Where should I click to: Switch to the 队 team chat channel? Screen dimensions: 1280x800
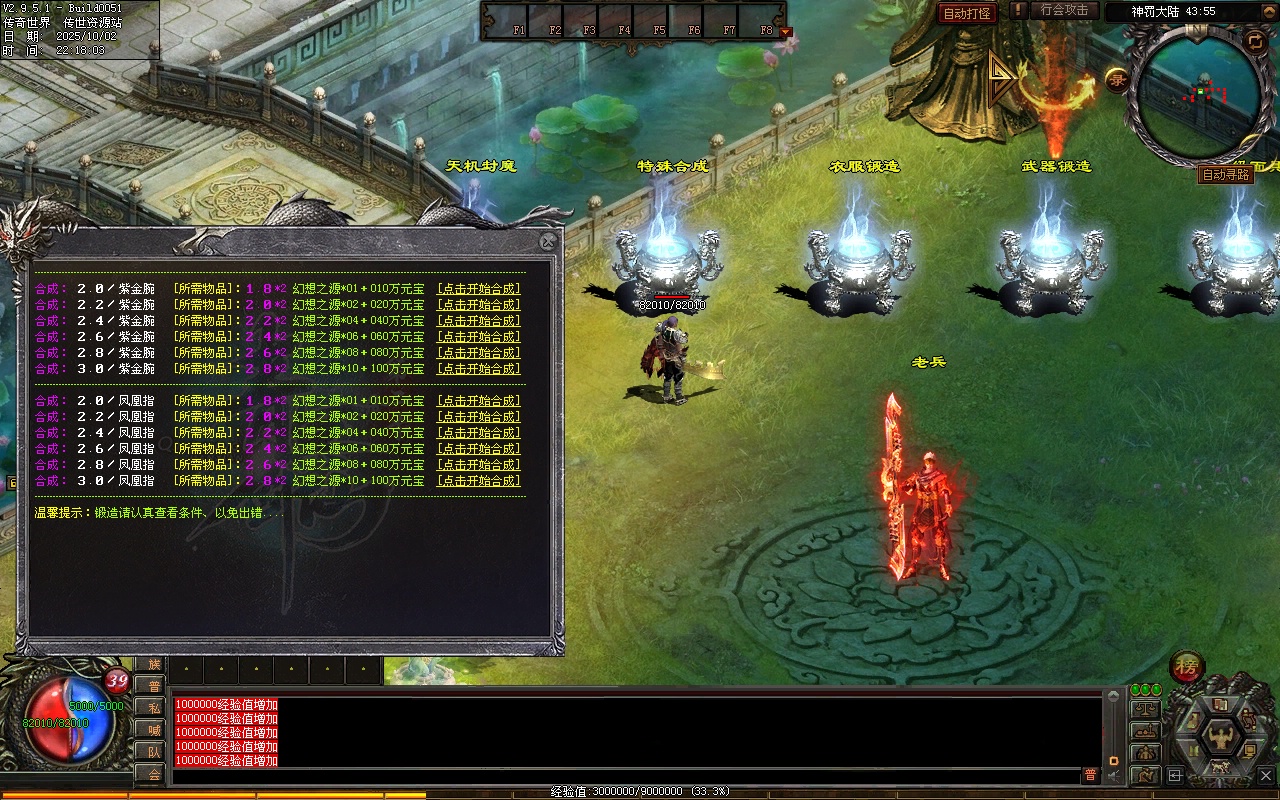pos(152,751)
